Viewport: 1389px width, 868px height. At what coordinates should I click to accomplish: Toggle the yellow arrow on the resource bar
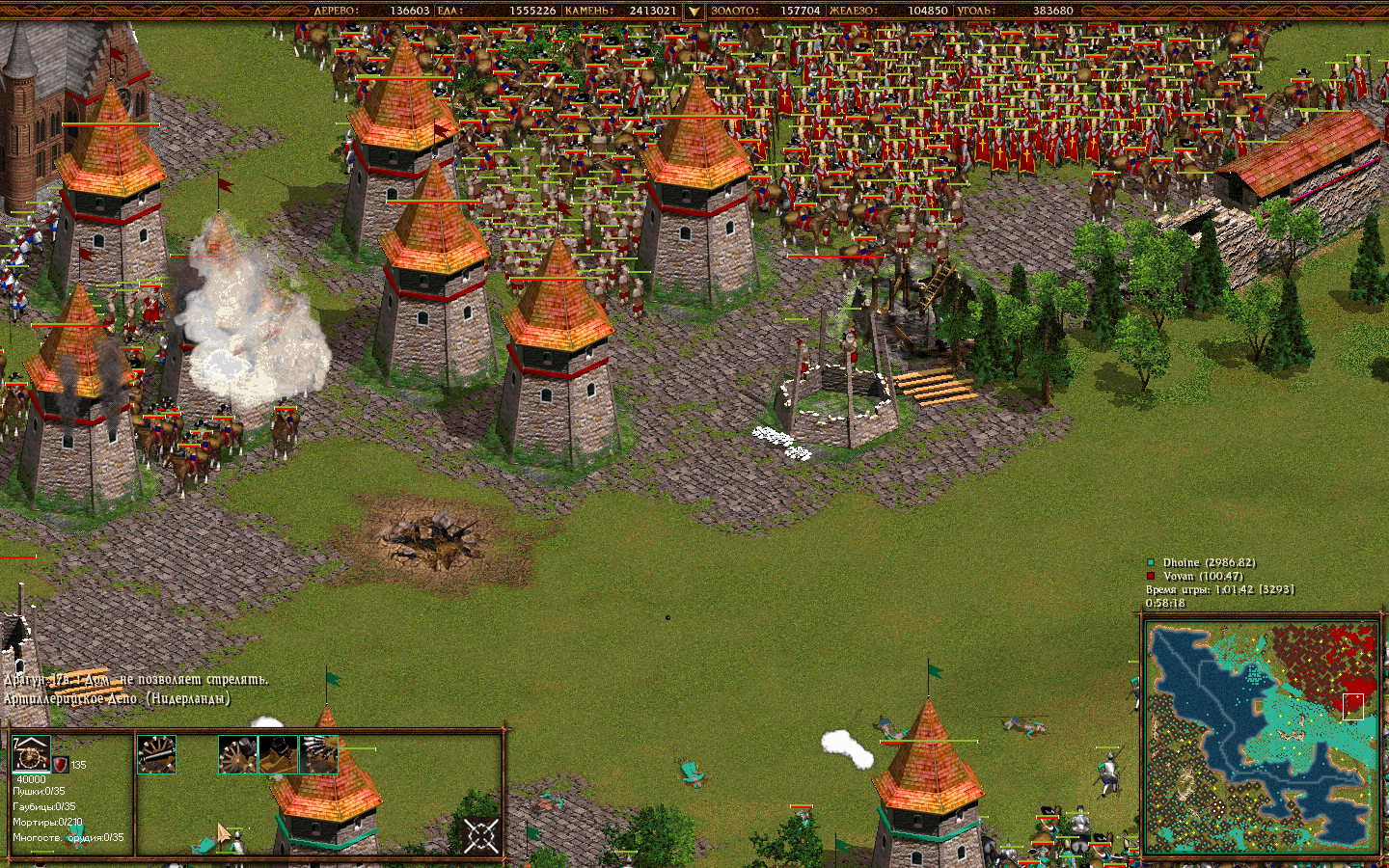pyautogui.click(x=693, y=13)
